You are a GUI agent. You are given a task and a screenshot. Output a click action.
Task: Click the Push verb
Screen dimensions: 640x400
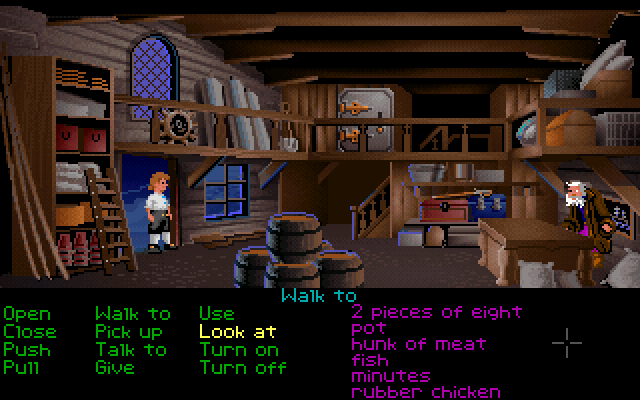(x=26, y=349)
